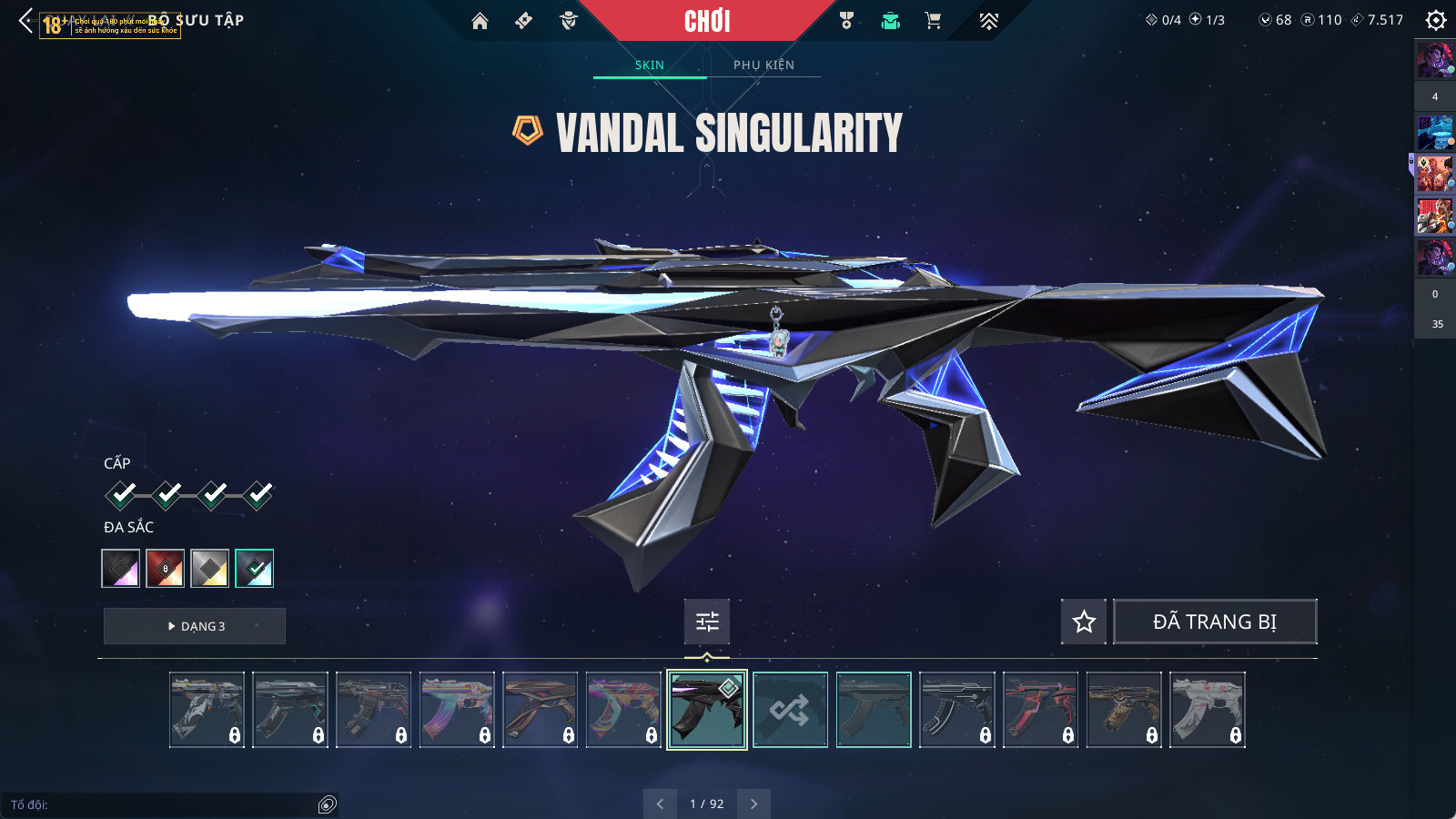Image resolution: width=1456 pixels, height=819 pixels.
Task: Choose the yellow-white chroma variant swatch
Action: click(210, 569)
